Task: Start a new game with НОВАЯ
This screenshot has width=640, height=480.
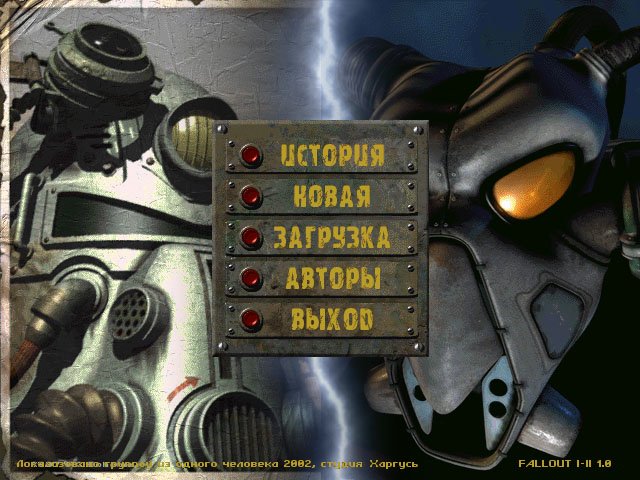Action: point(251,196)
